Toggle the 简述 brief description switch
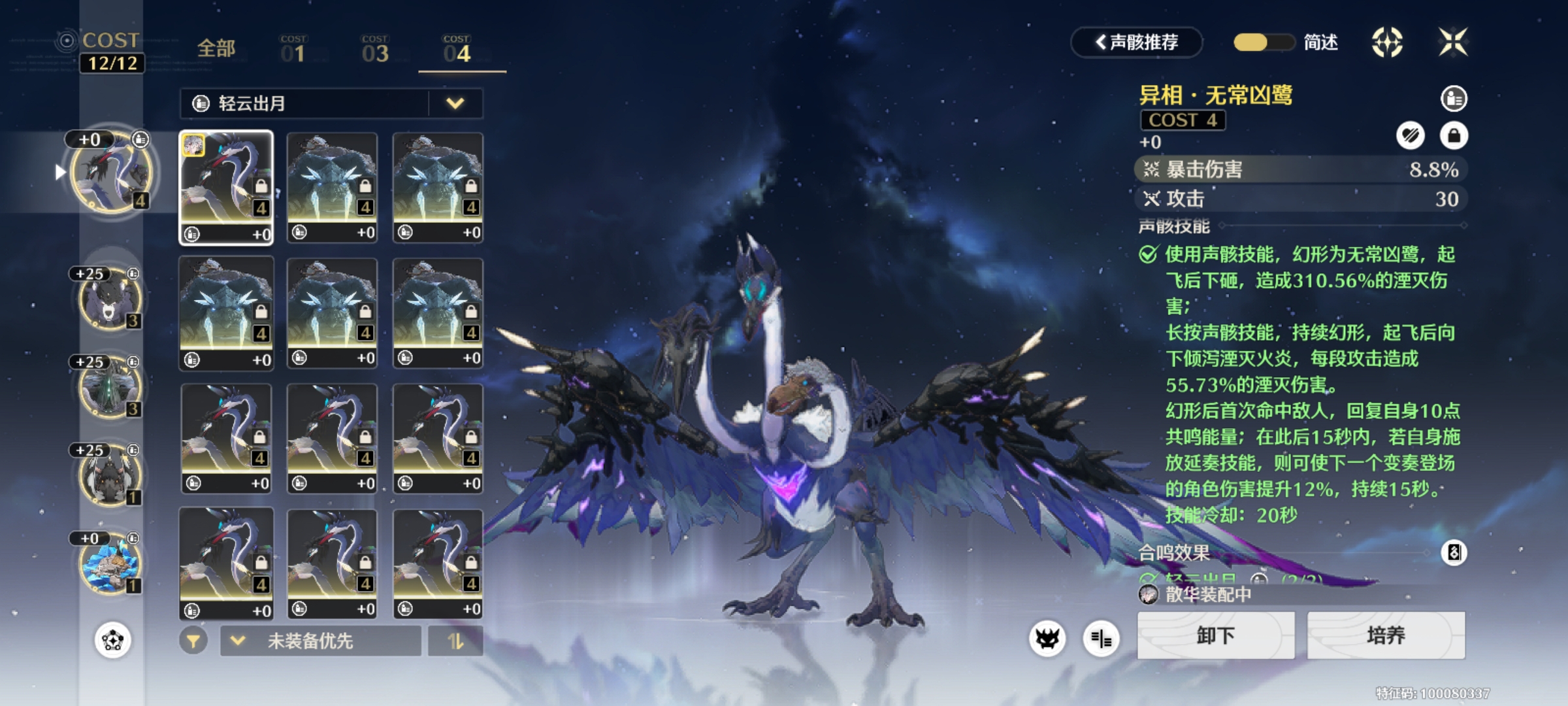 click(x=1264, y=42)
